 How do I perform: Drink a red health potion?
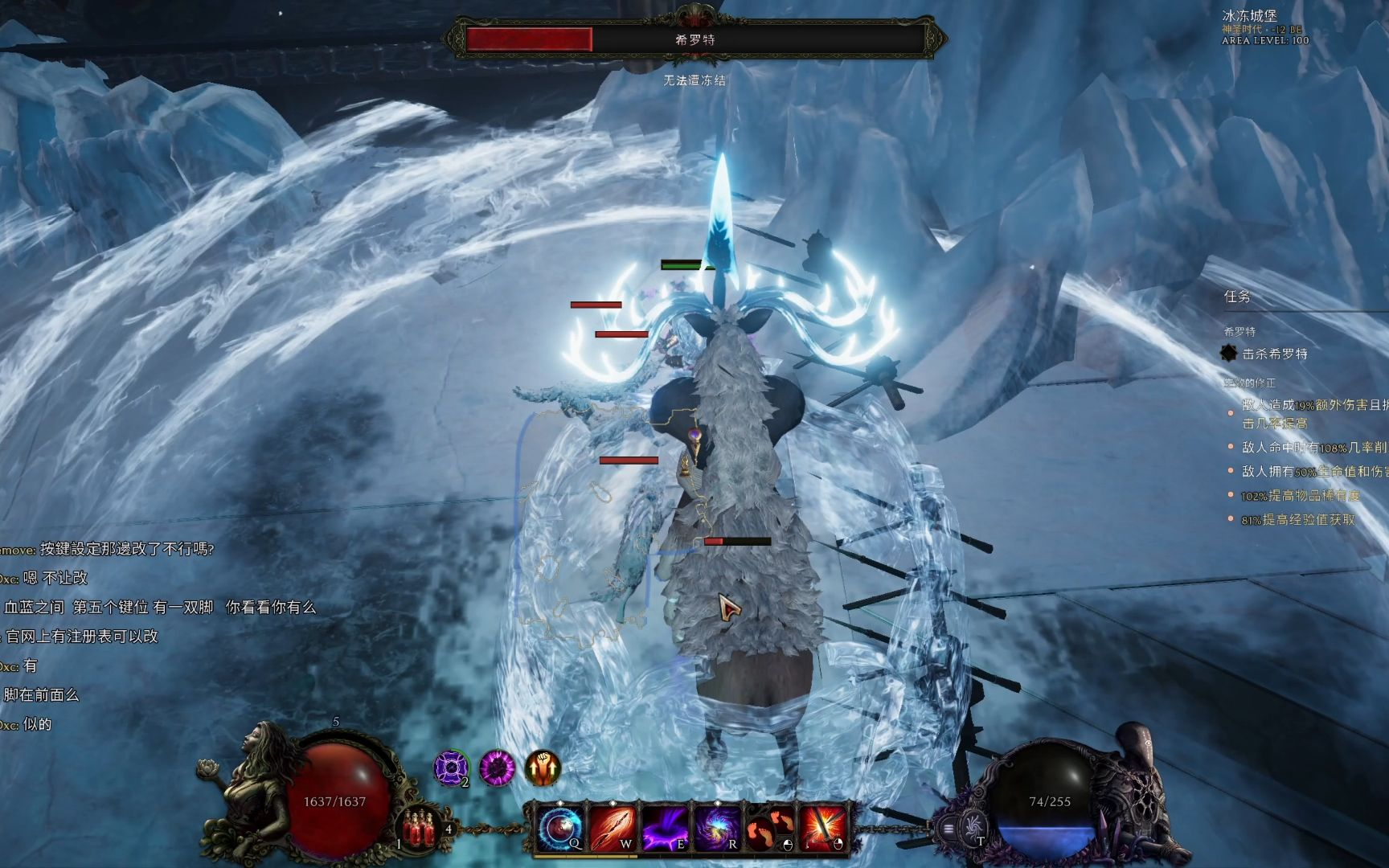[417, 827]
